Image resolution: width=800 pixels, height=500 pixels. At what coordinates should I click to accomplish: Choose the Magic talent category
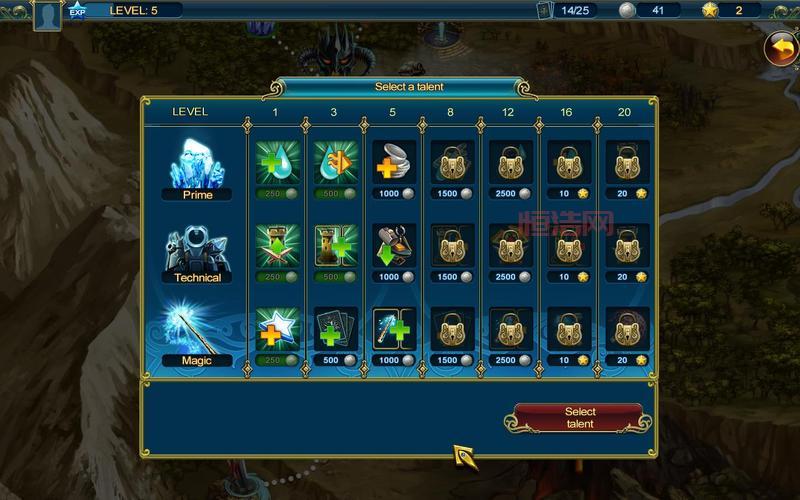tap(197, 333)
